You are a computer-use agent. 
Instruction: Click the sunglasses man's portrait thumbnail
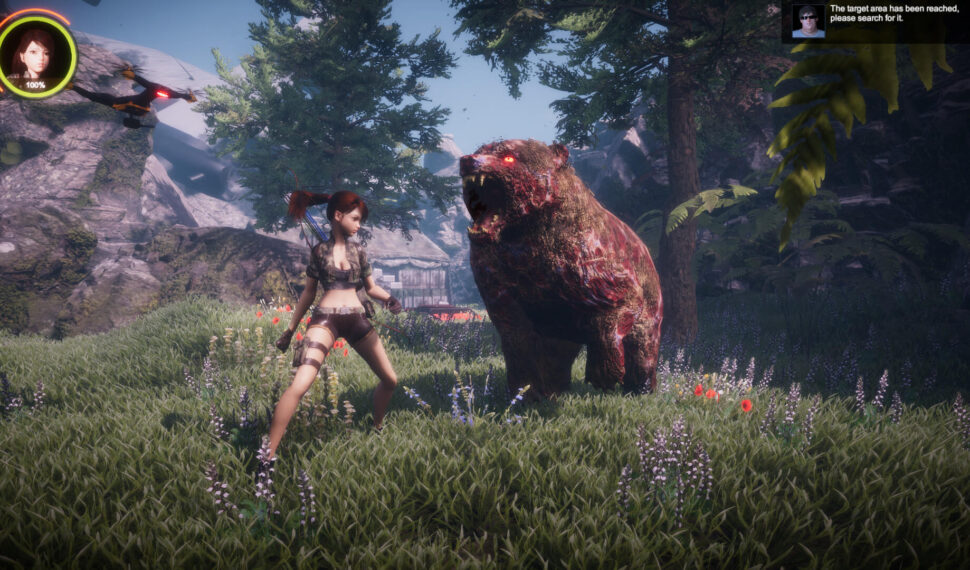pos(808,21)
